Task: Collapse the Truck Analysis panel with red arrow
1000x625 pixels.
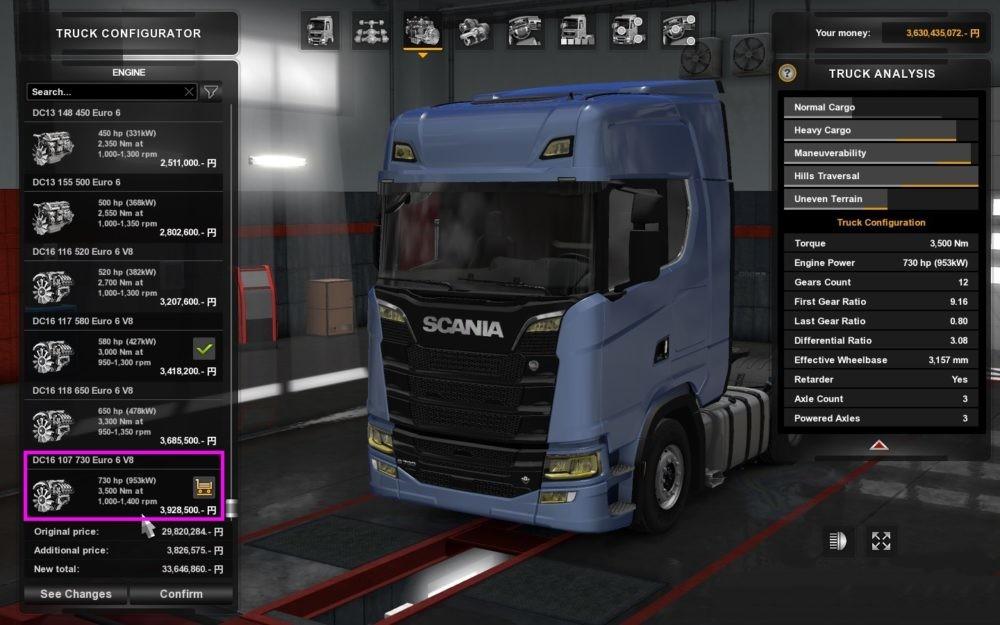Action: [878, 445]
